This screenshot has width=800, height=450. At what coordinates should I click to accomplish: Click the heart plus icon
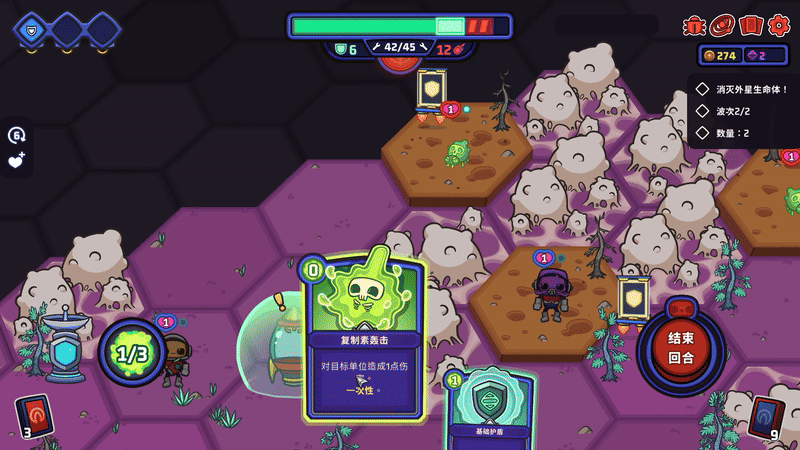point(16,161)
